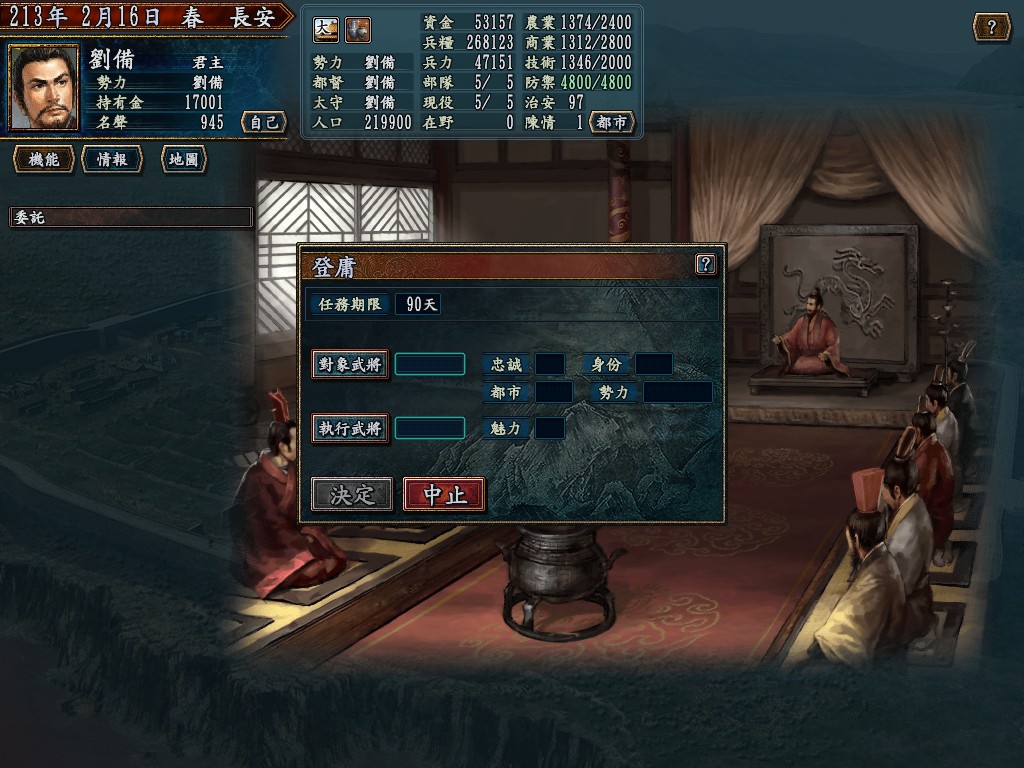The image size is (1024, 768).
Task: Cancel recruitment with the 中止 button
Action: coord(444,494)
